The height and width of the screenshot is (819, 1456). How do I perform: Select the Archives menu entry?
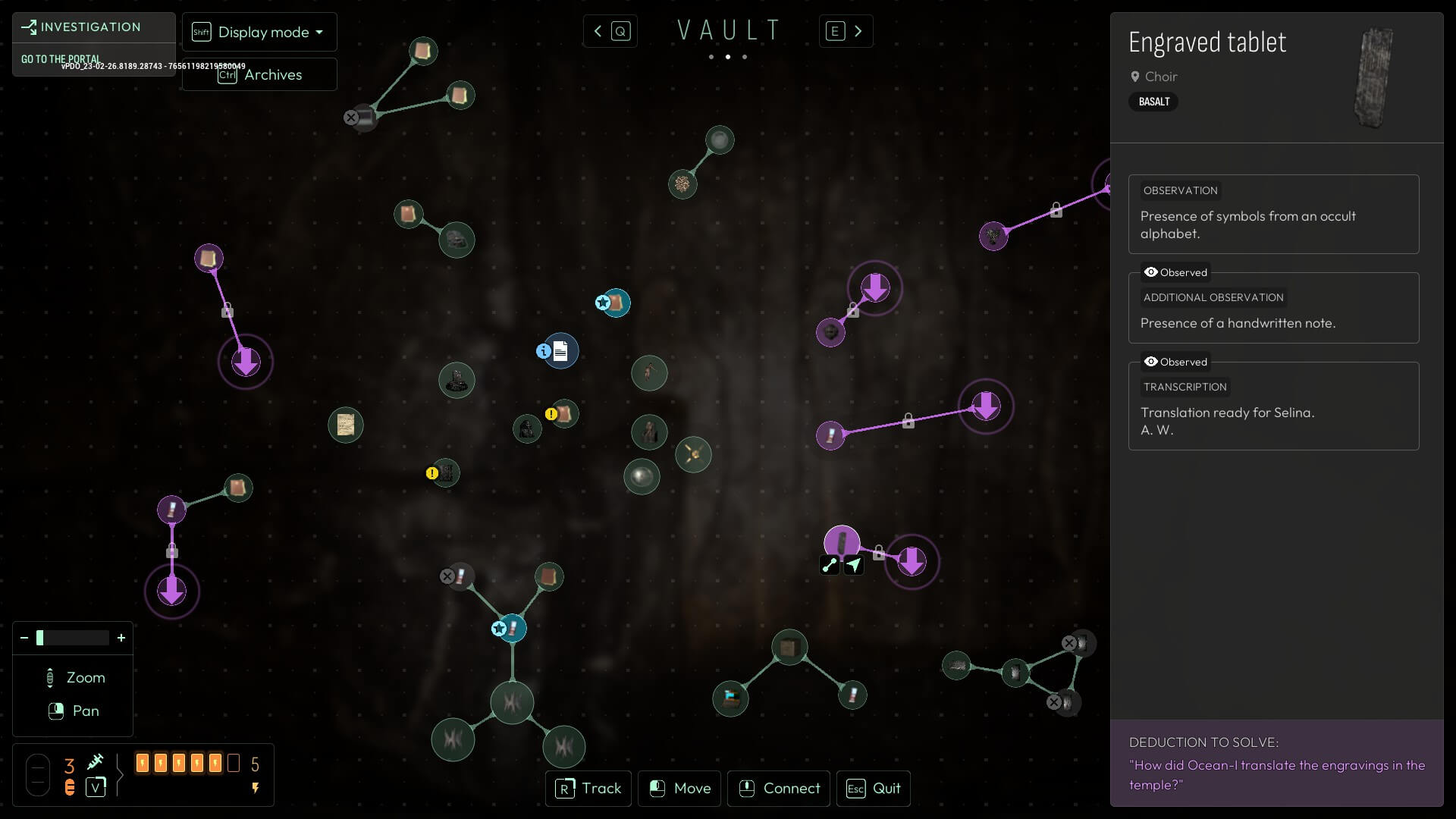coord(273,74)
